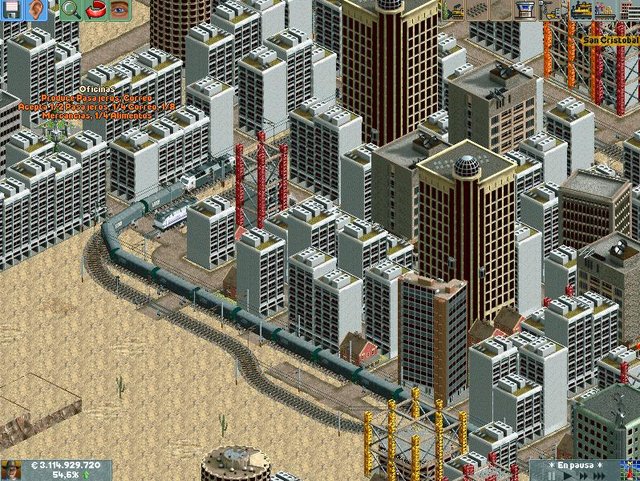Click the player company face portrait
This screenshot has width=640, height=481.
(14, 470)
